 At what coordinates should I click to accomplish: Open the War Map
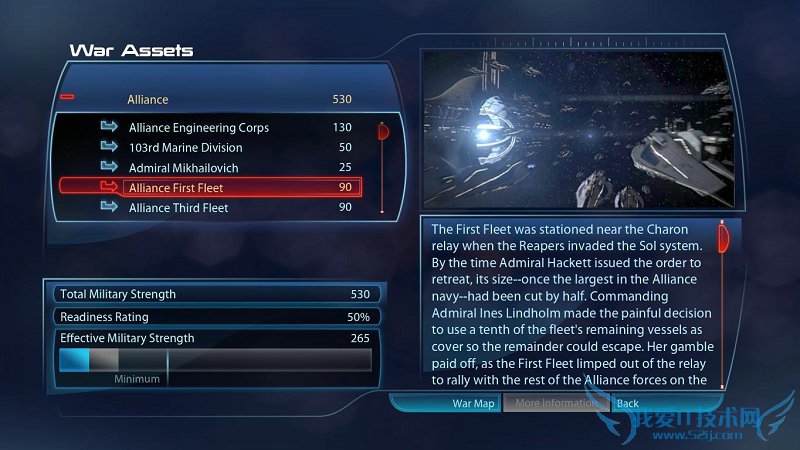point(473,404)
